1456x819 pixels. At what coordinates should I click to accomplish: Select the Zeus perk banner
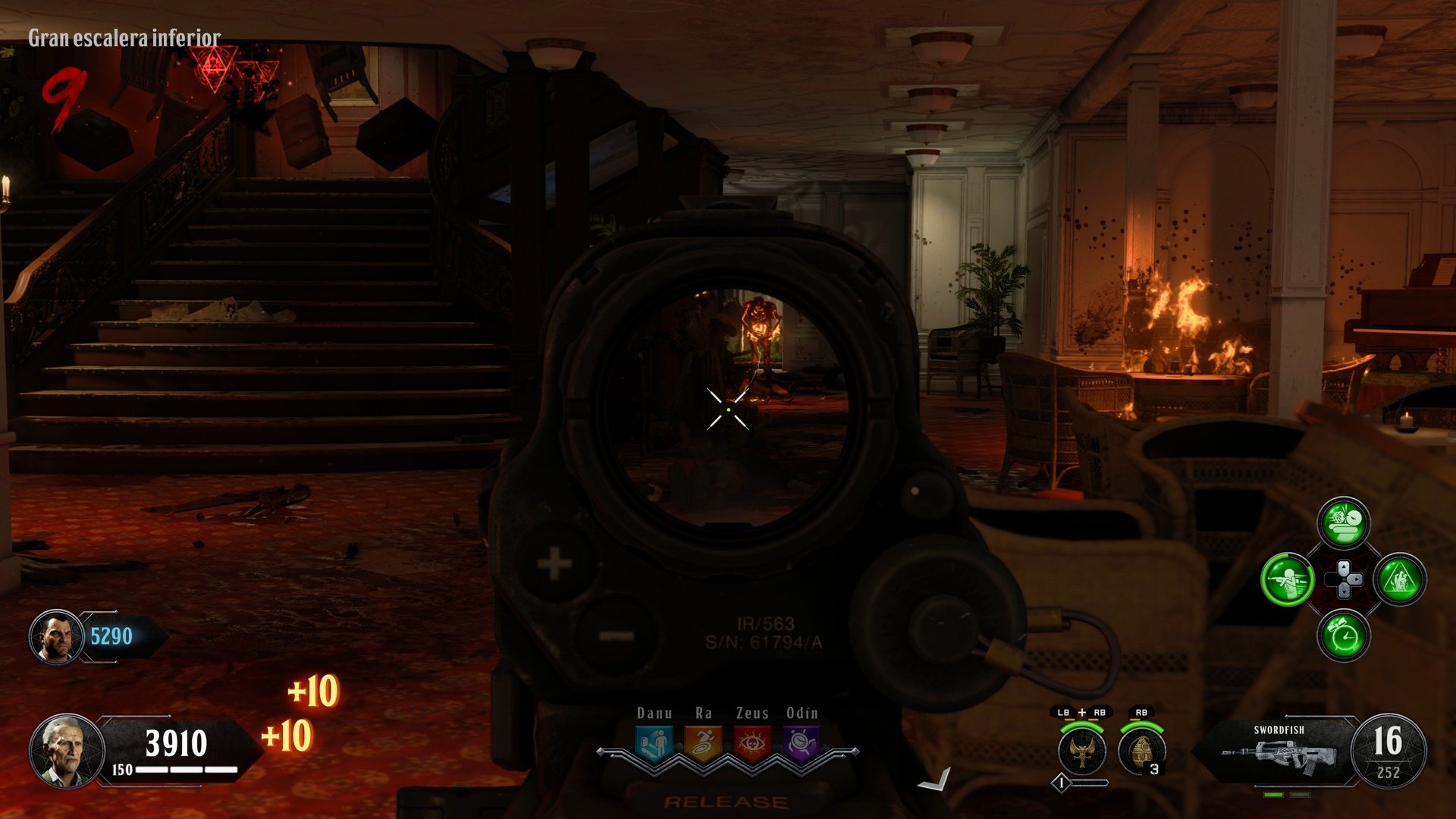753,742
